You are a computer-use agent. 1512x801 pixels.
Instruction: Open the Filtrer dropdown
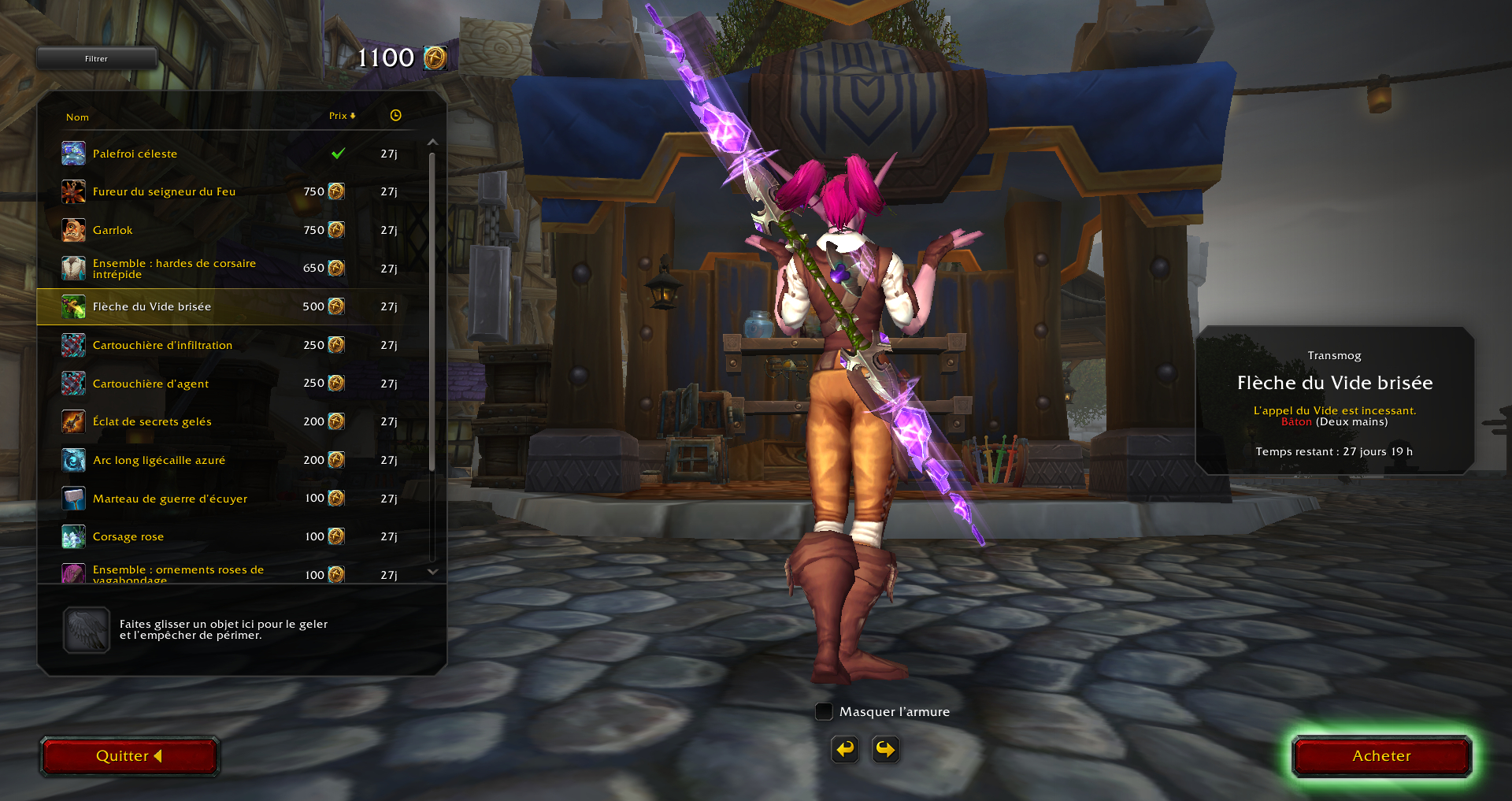96,58
